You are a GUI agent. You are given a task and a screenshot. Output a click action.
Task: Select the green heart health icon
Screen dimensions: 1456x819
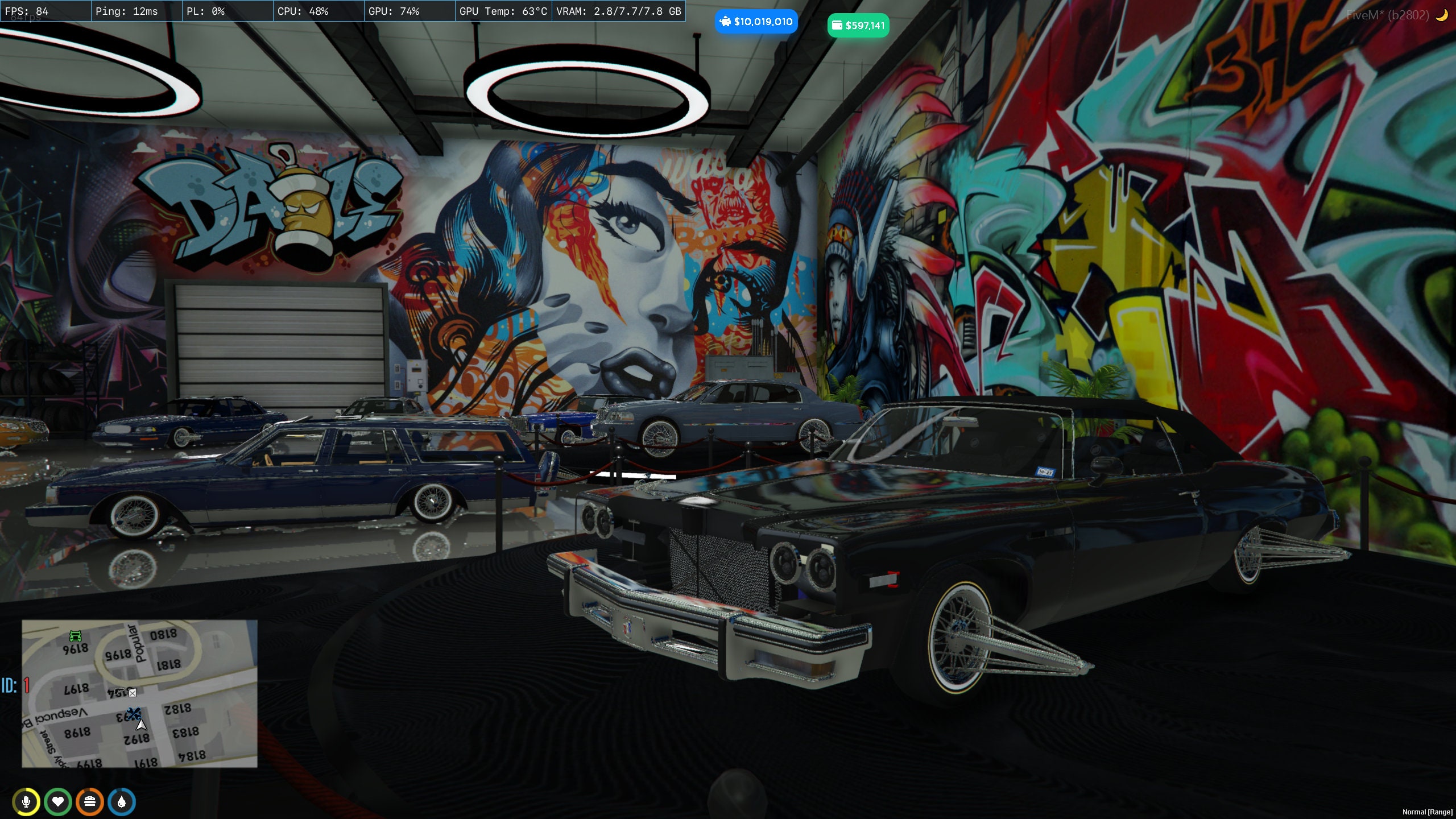(x=59, y=802)
